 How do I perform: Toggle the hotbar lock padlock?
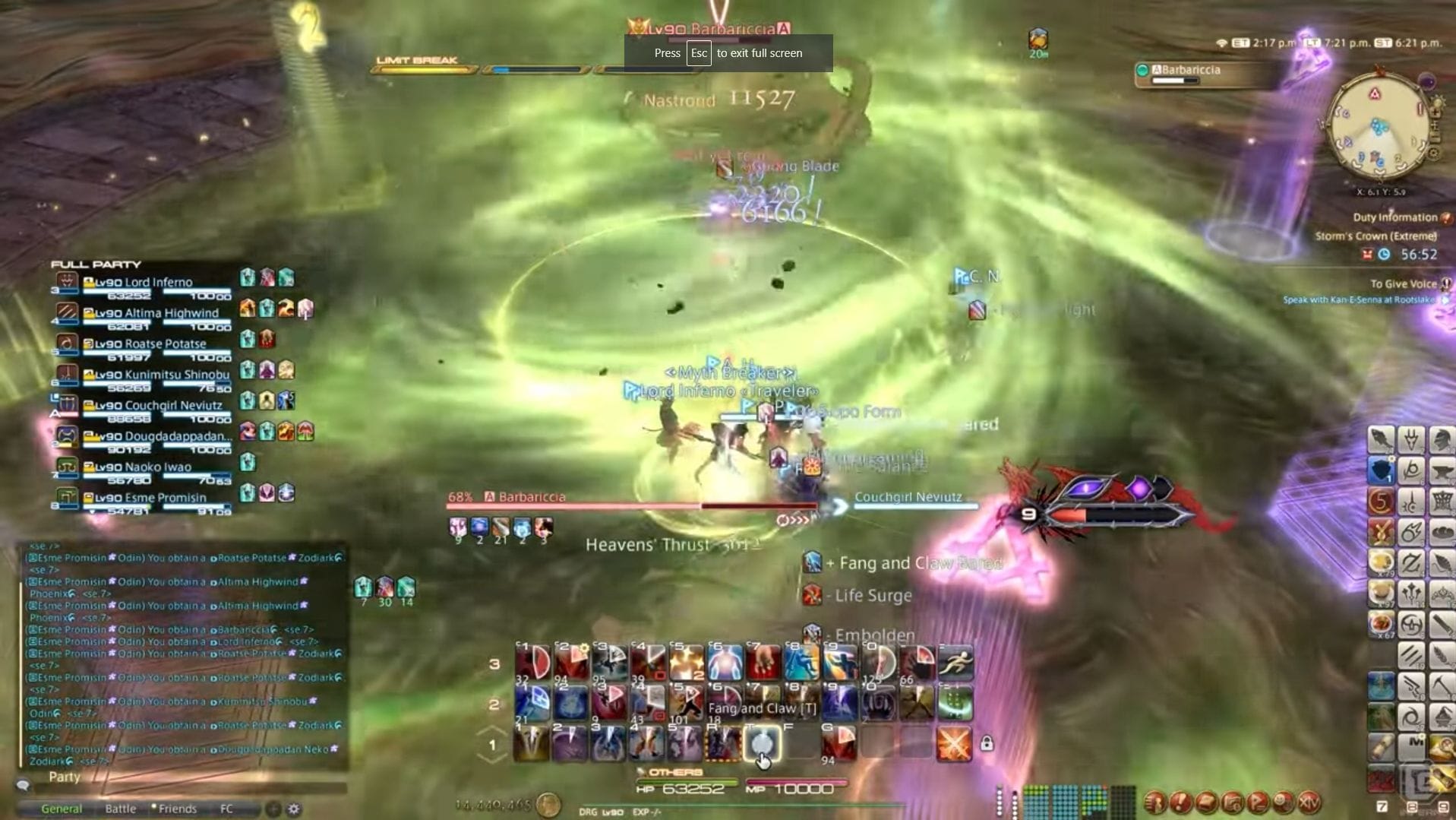pos(987,744)
